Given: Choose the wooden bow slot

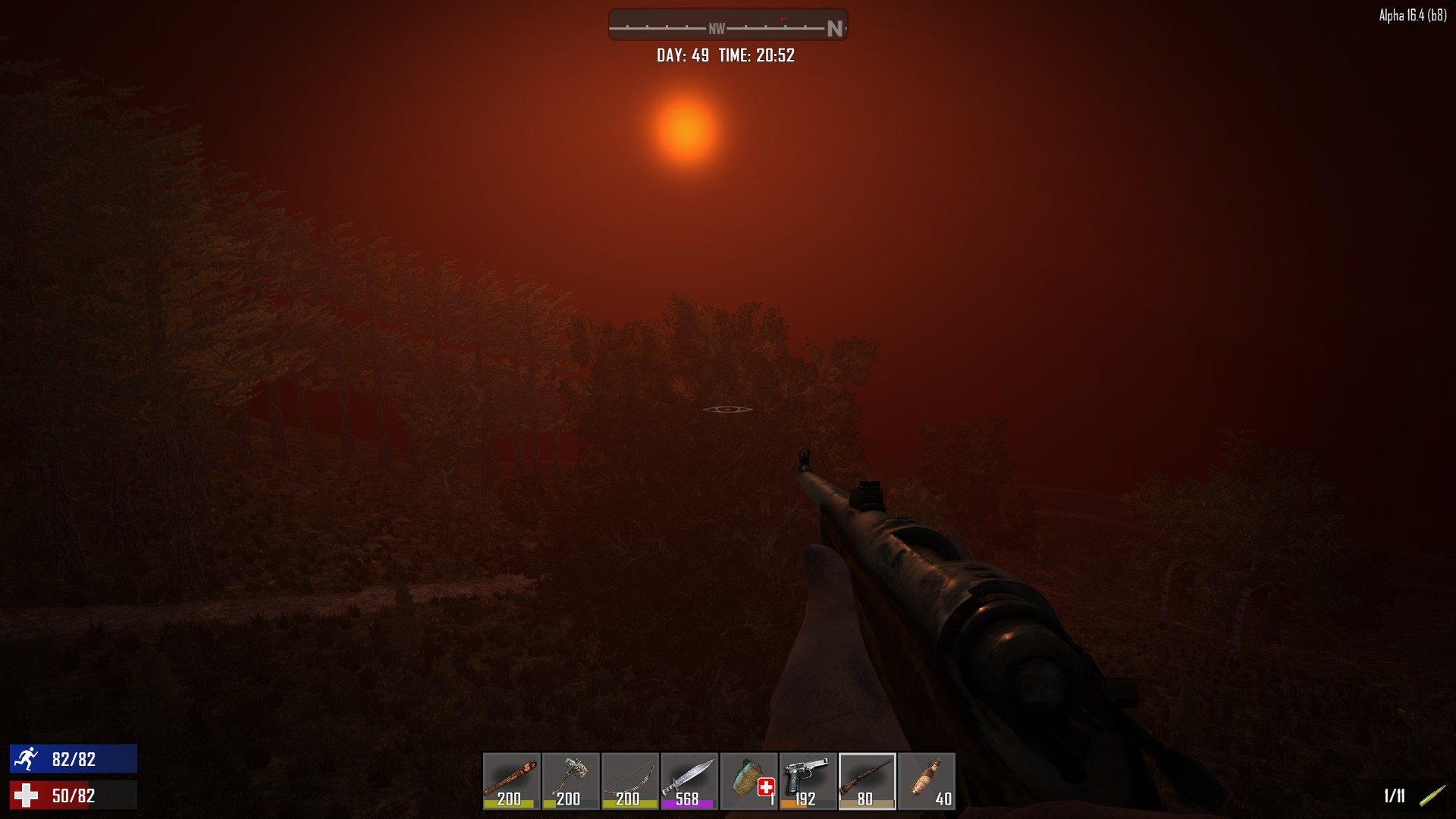Looking at the screenshot, I should (x=629, y=780).
